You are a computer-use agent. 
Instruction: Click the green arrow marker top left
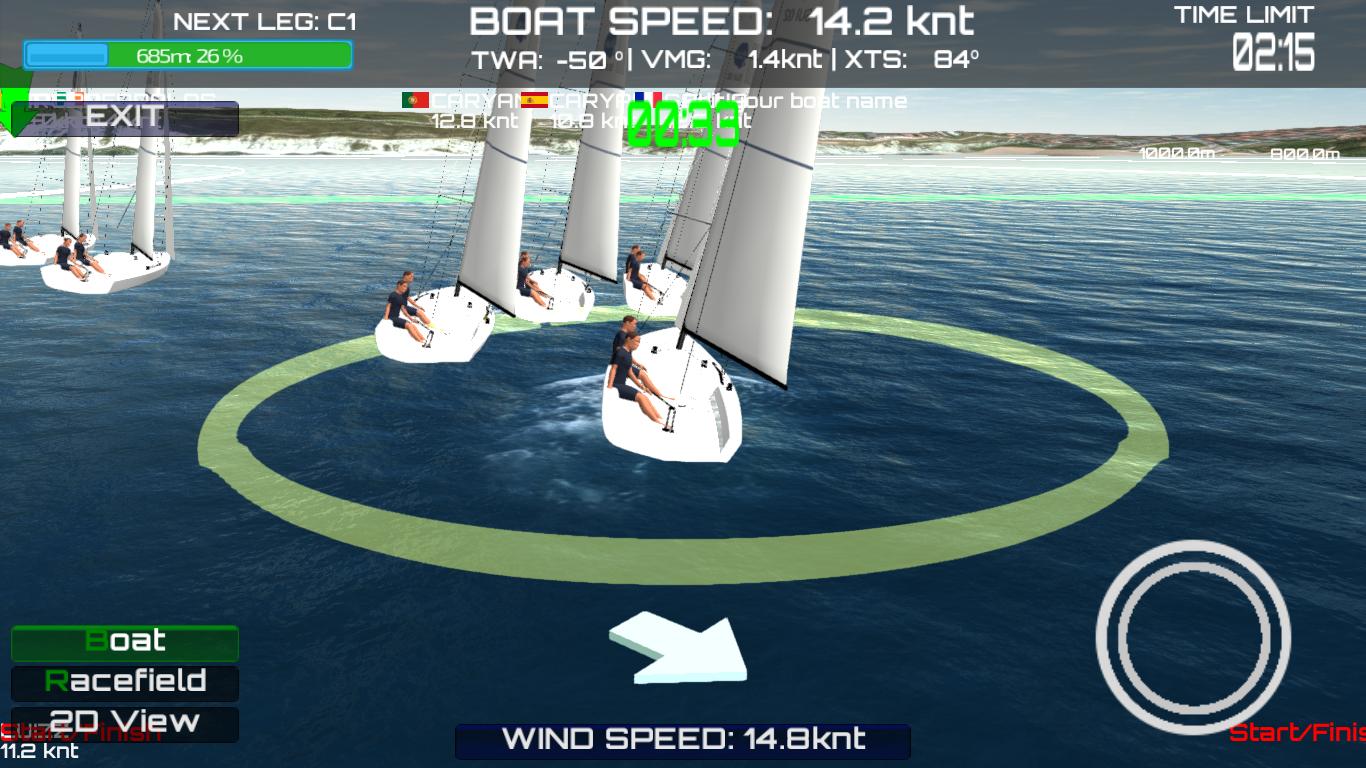[12, 103]
